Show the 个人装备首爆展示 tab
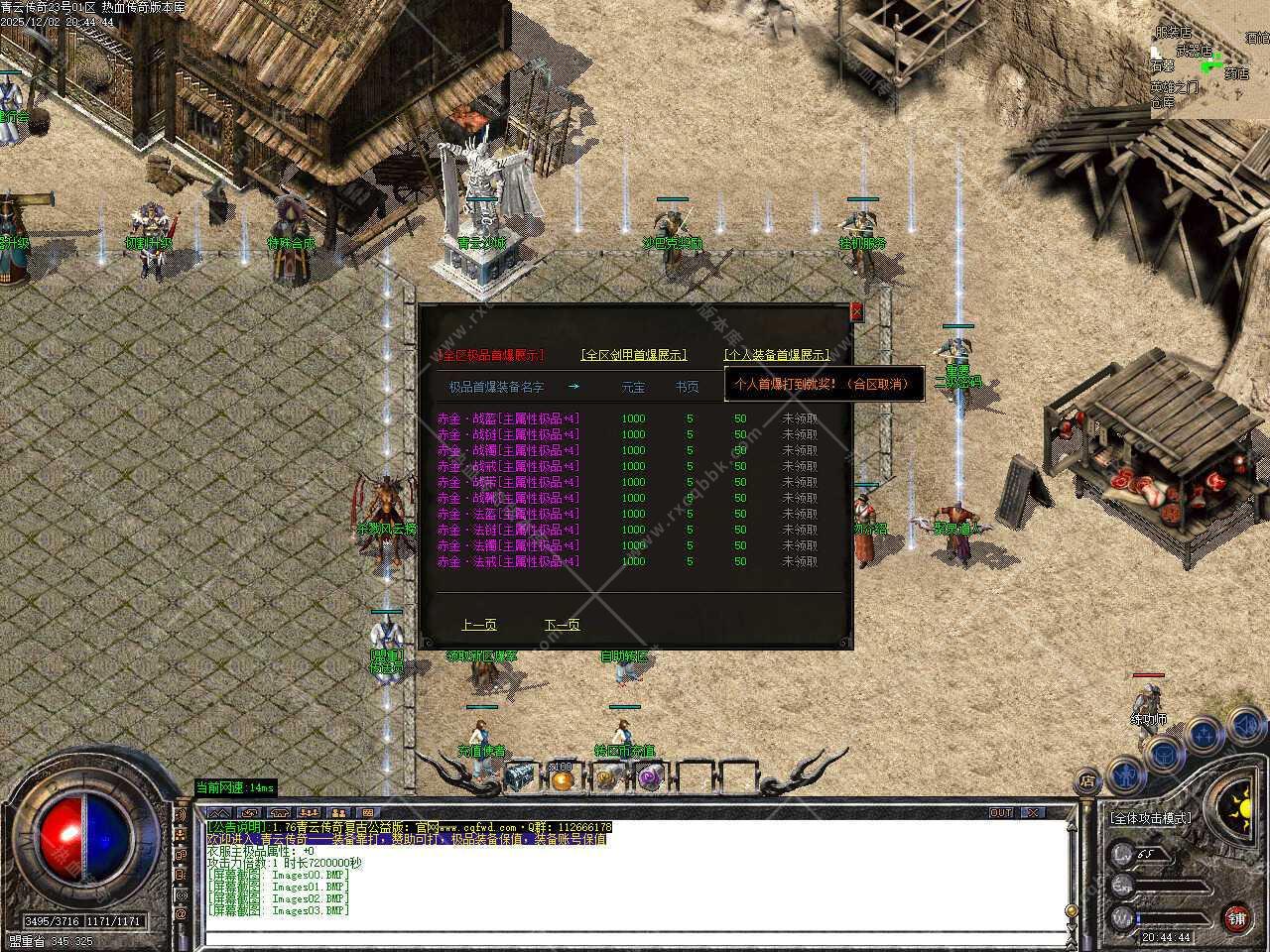The height and width of the screenshot is (952, 1270). [776, 355]
